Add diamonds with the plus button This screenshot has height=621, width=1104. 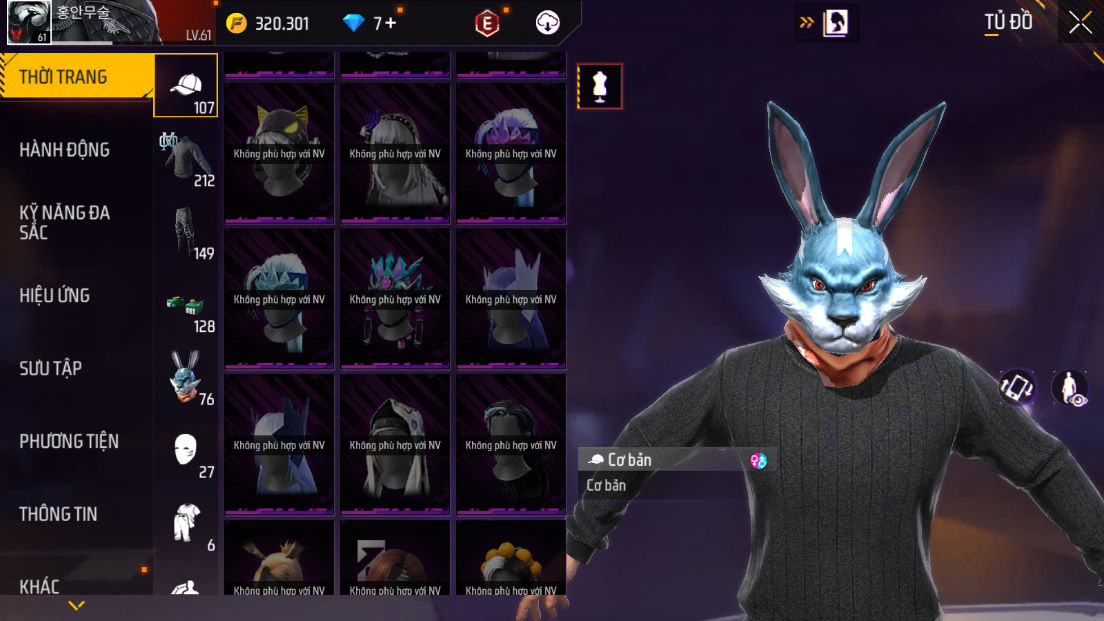(390, 23)
